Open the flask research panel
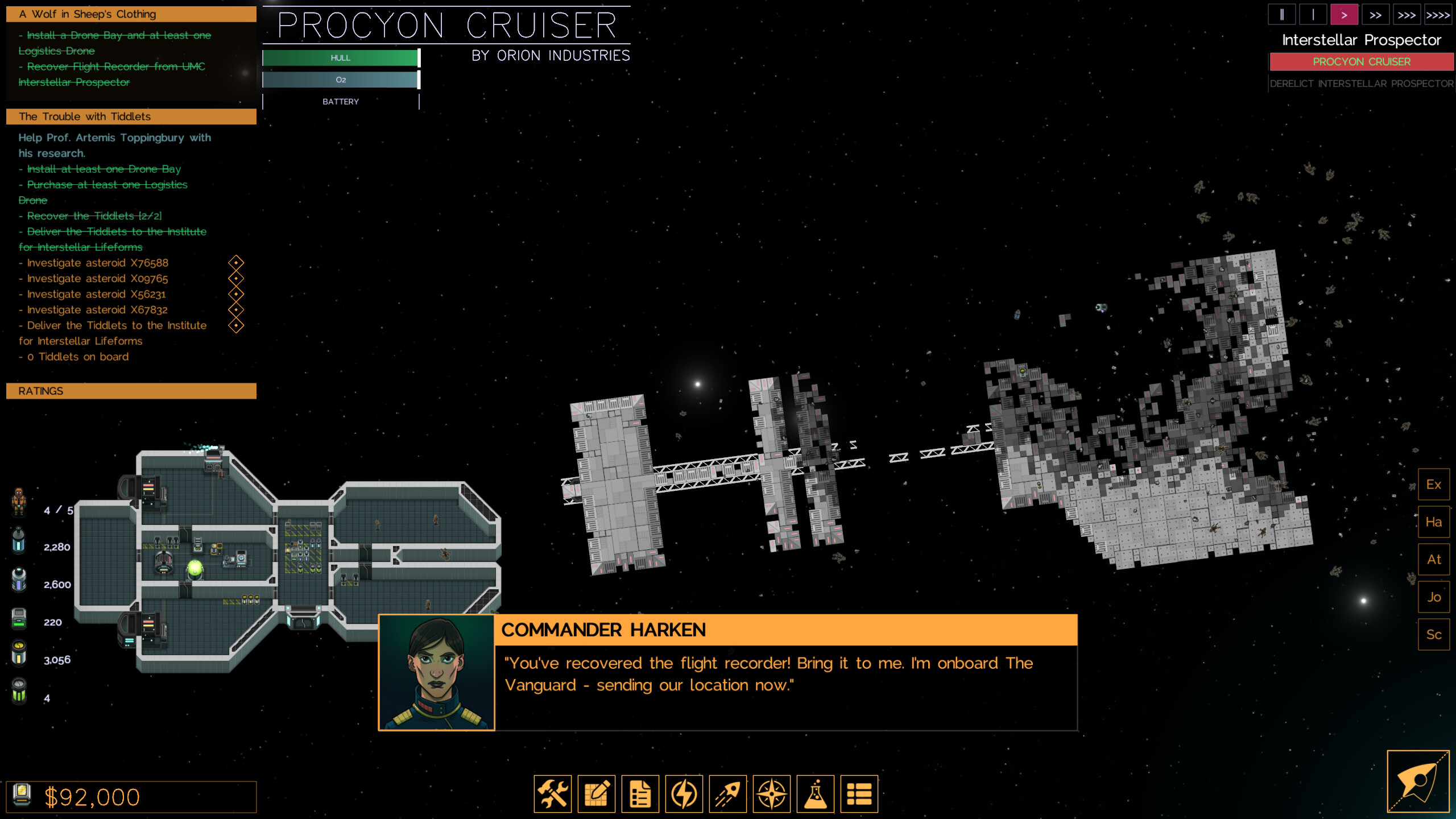Screen dimensions: 1456x819 [815, 794]
